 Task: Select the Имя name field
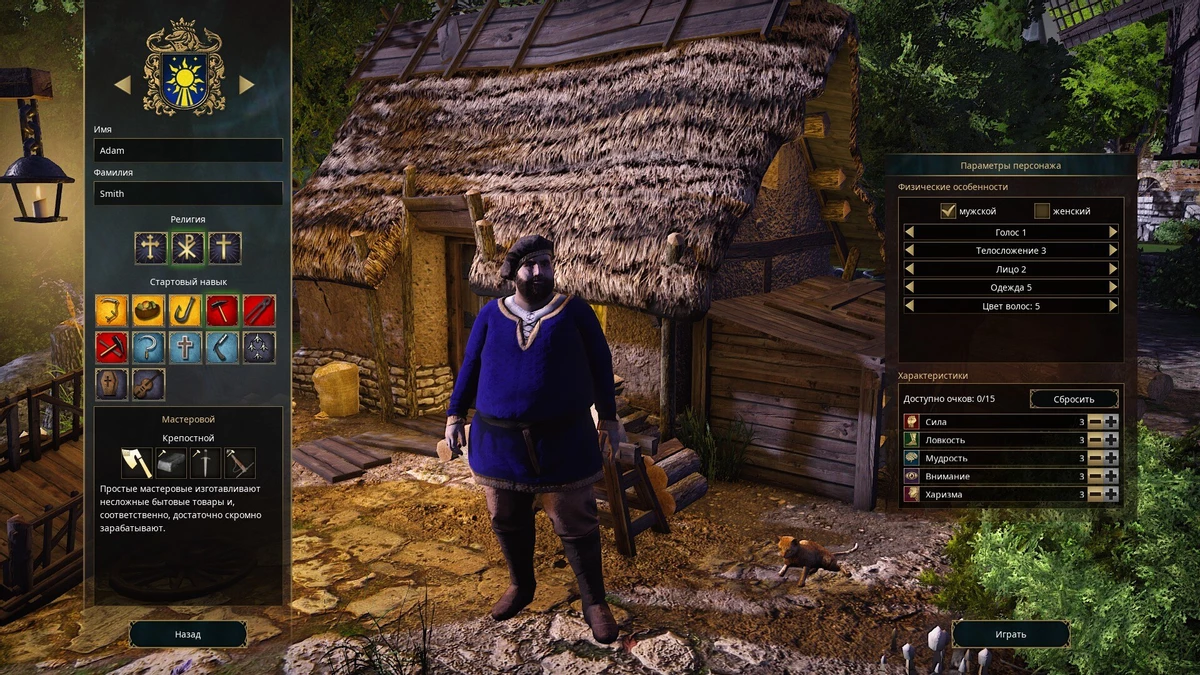(x=188, y=150)
